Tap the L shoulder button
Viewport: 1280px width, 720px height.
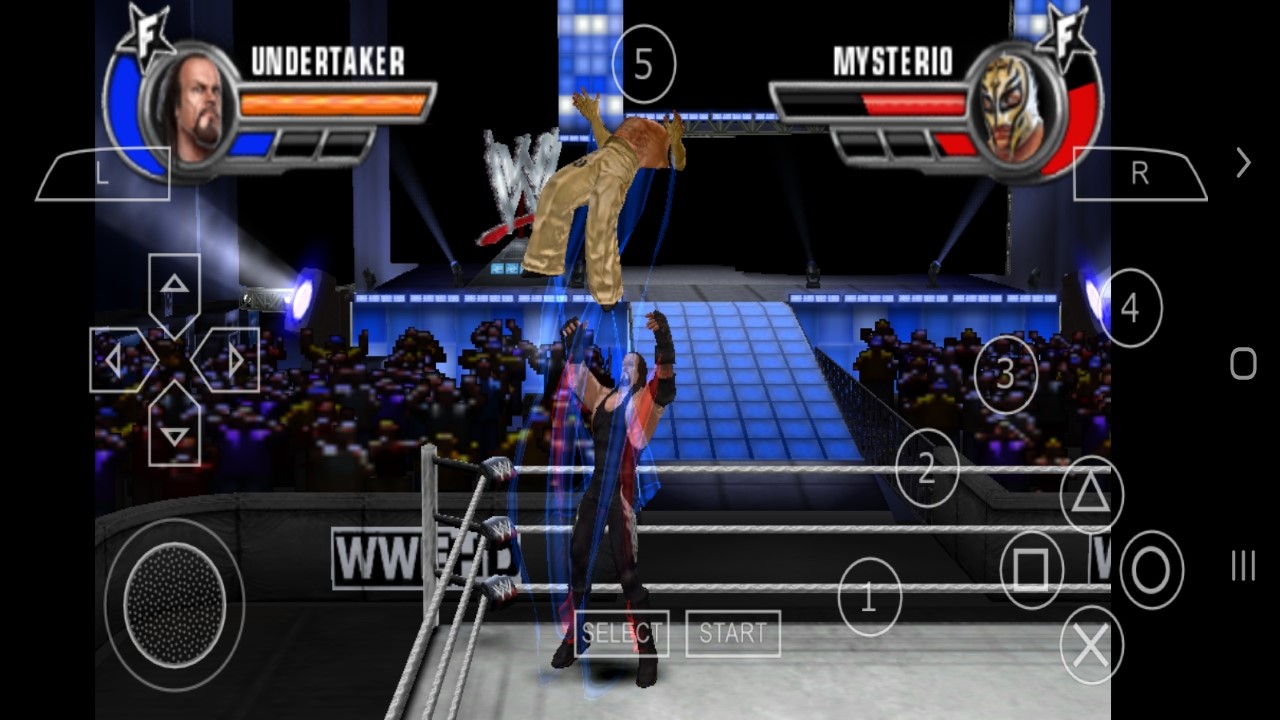point(103,174)
